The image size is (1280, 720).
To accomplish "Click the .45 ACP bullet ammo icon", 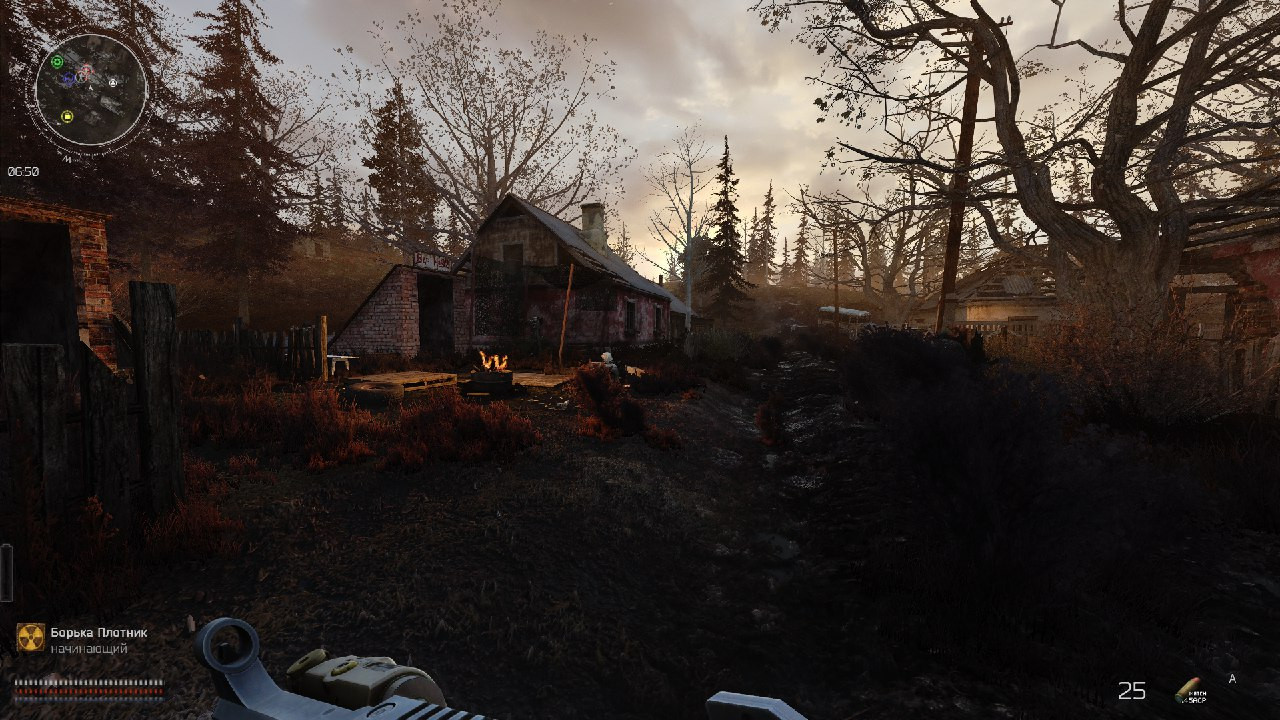I will (x=1188, y=689).
